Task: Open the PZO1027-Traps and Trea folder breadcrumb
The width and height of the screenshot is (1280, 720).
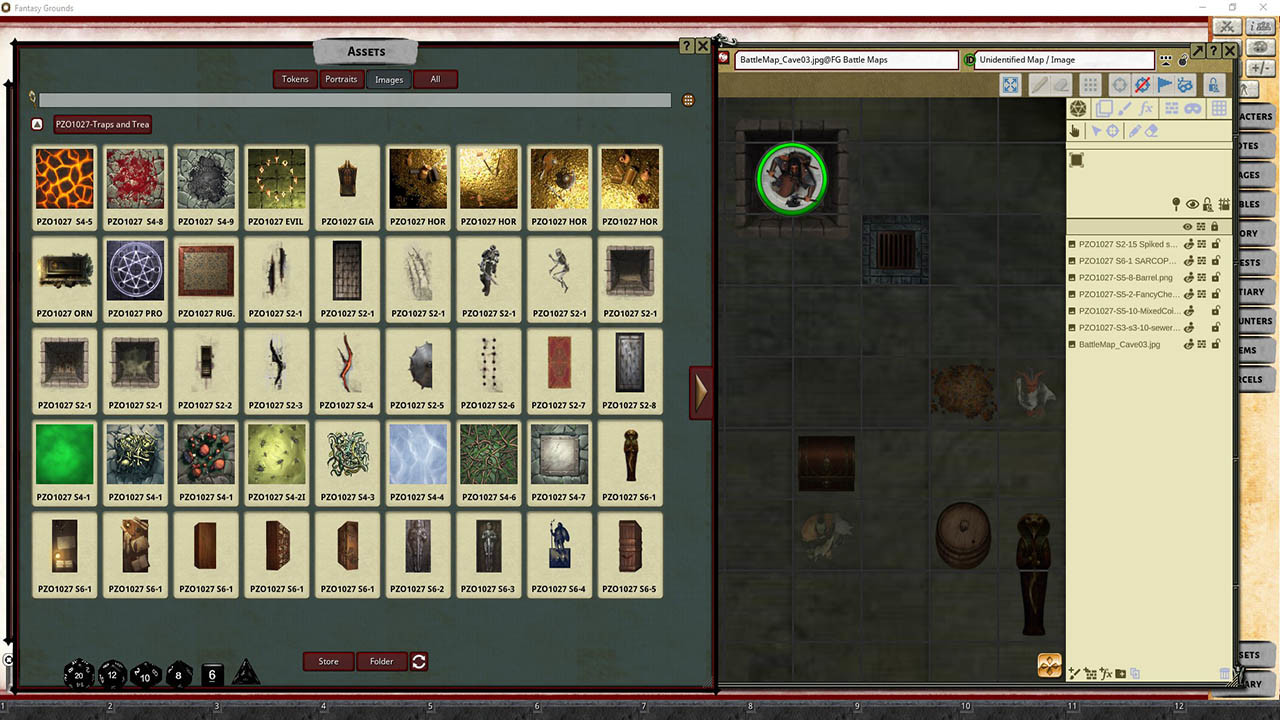Action: pyautogui.click(x=101, y=124)
